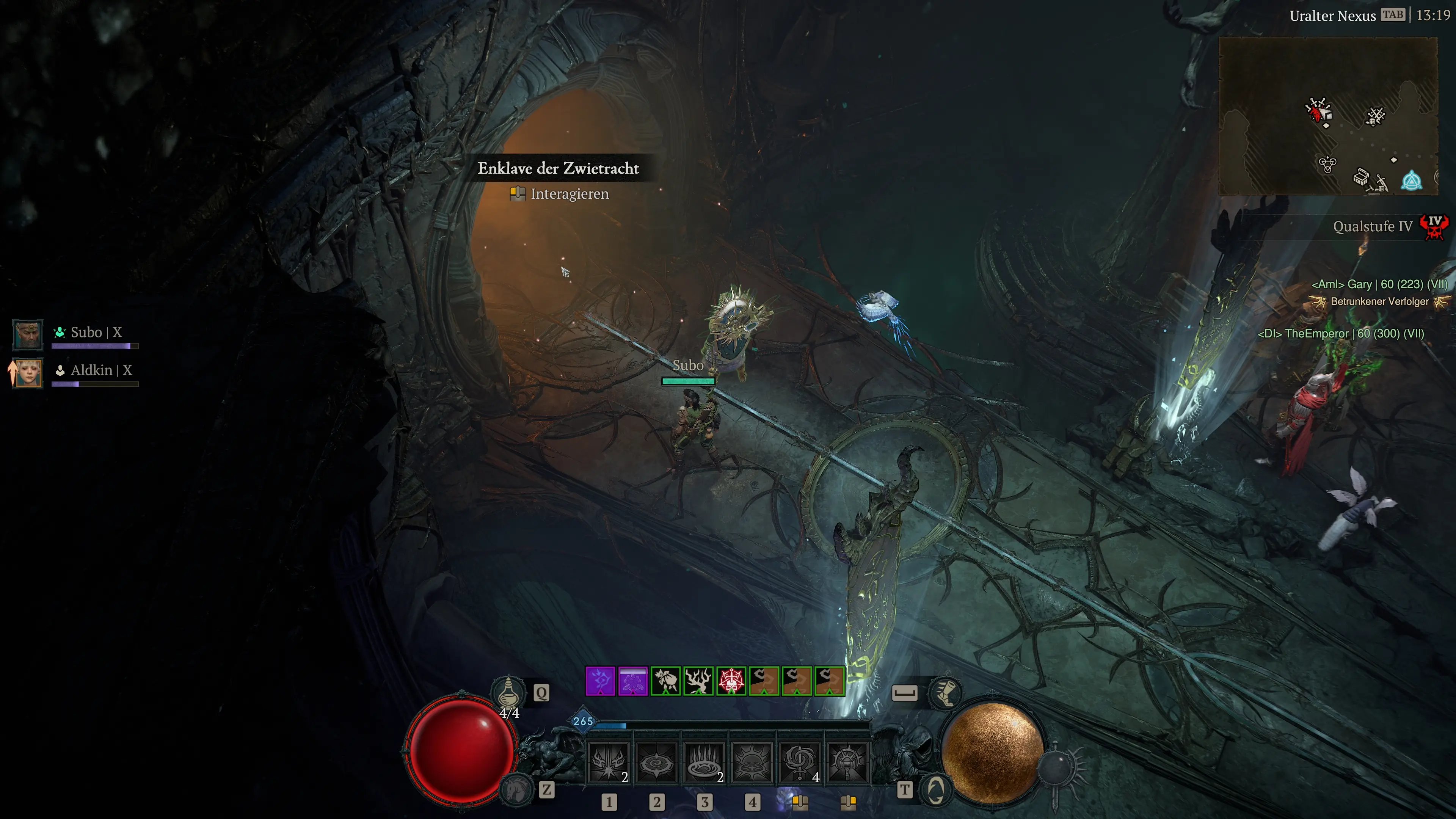Open the minimap in the top-right corner
The image size is (1456, 819).
[1328, 116]
